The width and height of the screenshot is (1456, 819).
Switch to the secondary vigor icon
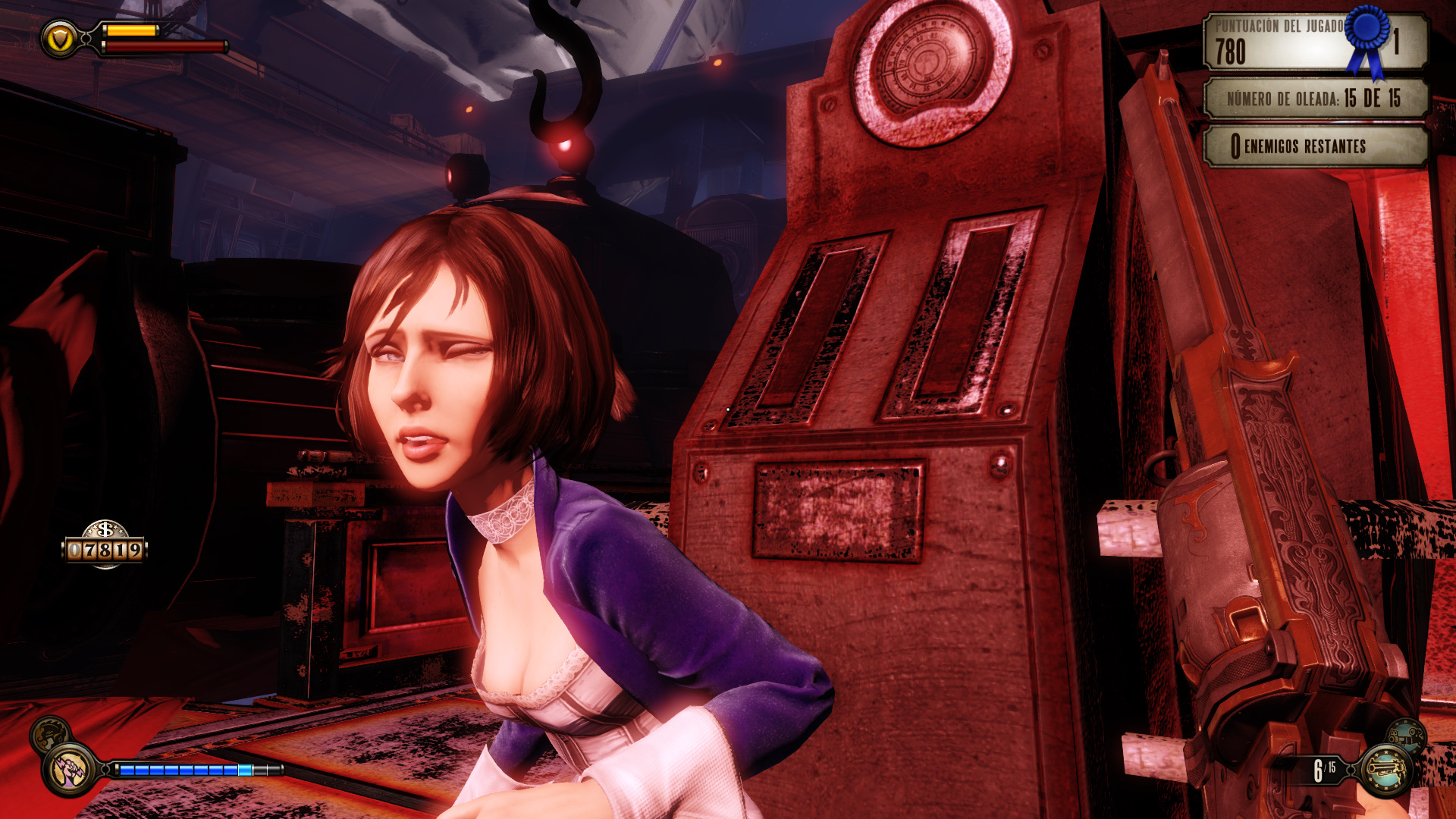[50, 733]
